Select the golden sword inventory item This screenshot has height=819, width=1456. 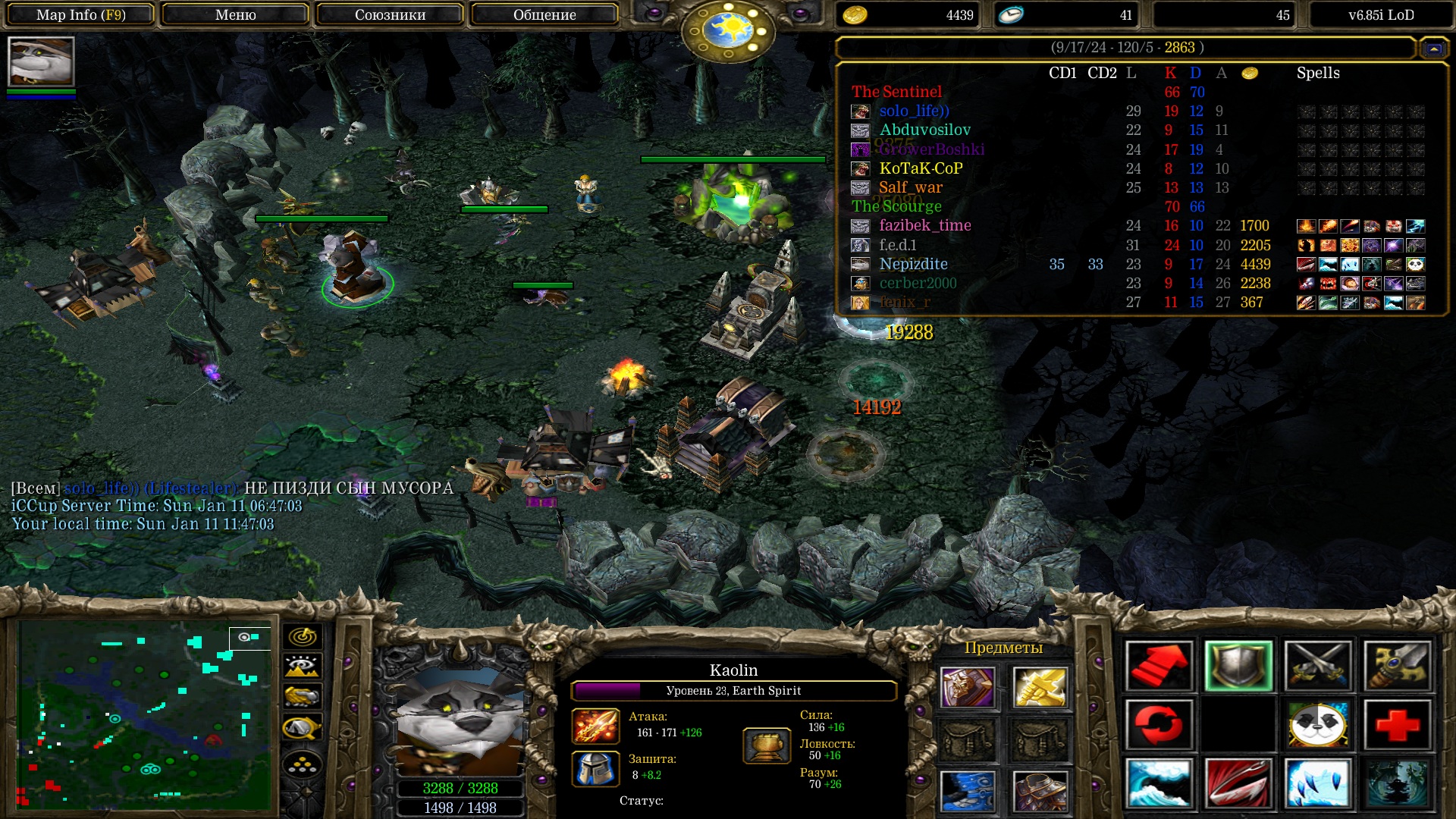[x=1040, y=687]
